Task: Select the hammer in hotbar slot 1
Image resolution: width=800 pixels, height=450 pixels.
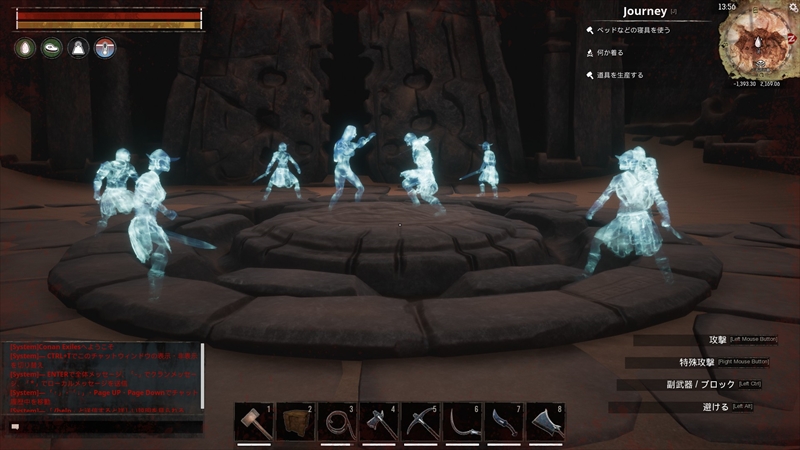Action: [x=254, y=423]
